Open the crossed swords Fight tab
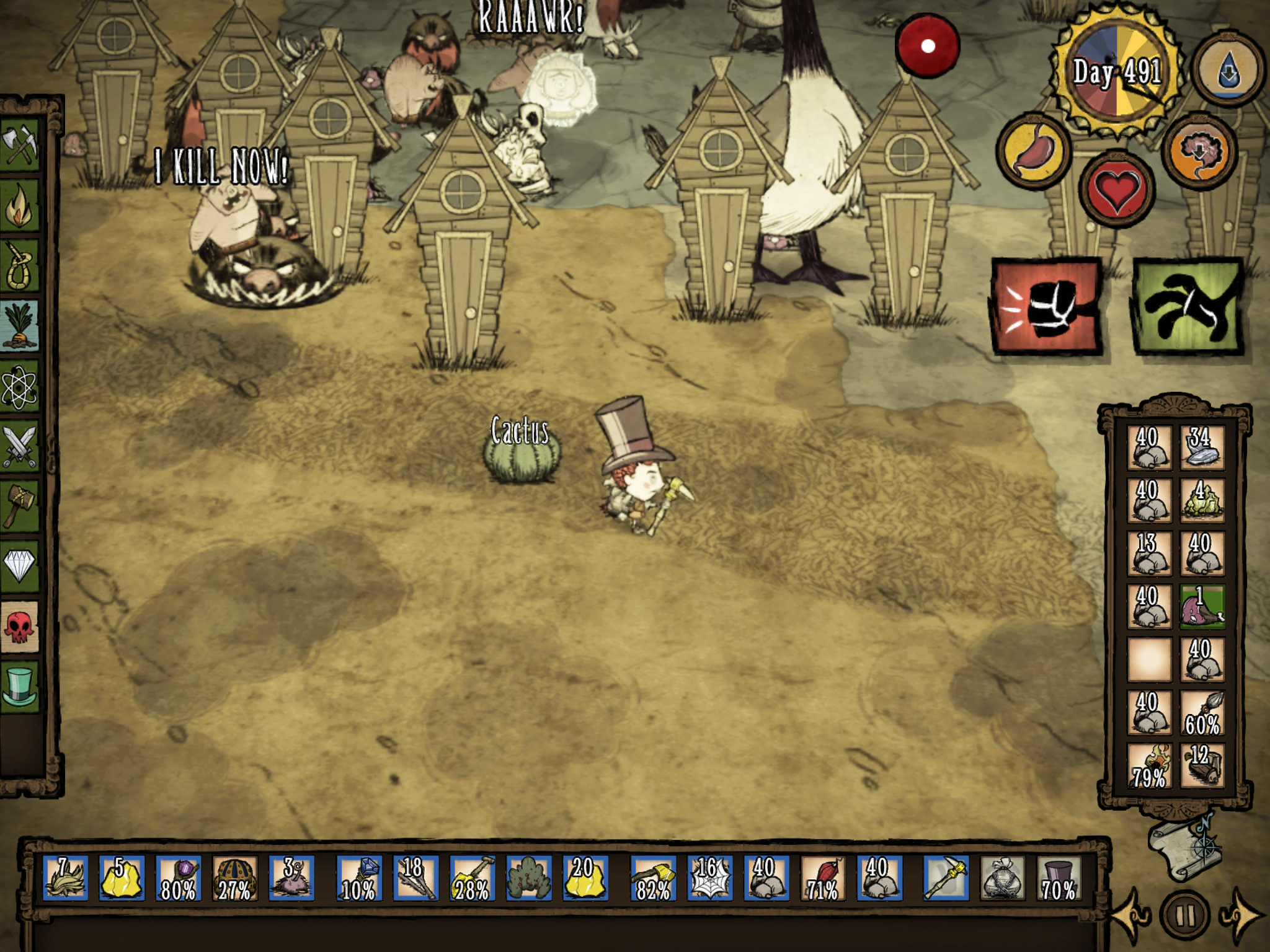Screen dimensions: 1270x952 point(20,446)
